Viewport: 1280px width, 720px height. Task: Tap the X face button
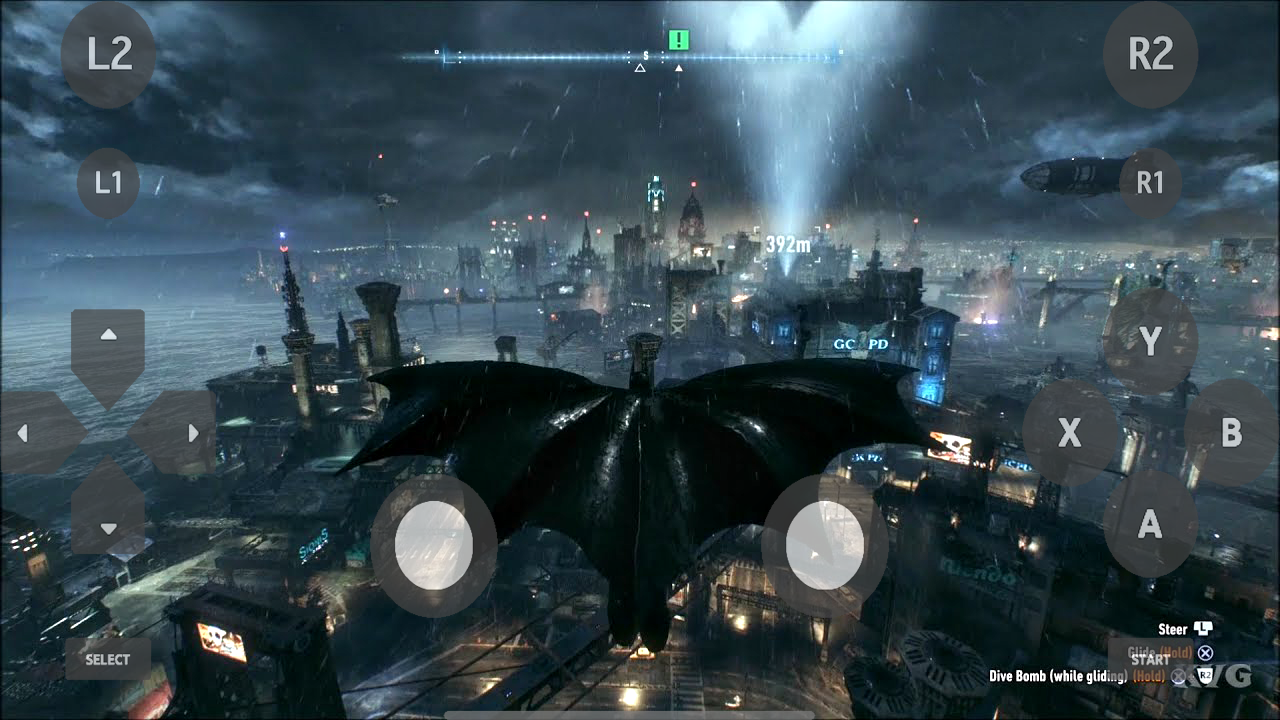tap(1069, 433)
